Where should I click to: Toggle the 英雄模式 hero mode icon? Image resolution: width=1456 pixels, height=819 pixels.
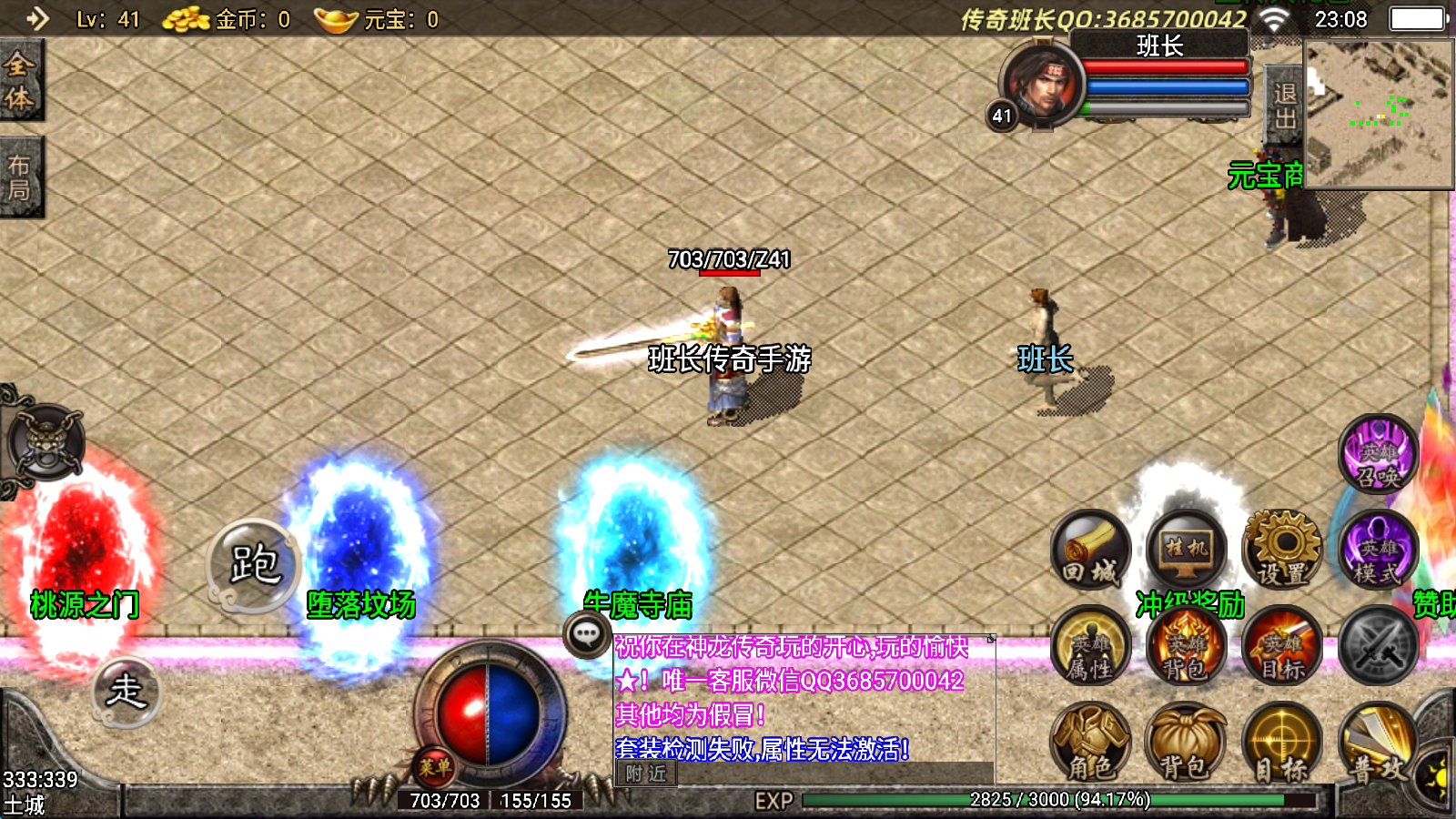coord(1378,551)
